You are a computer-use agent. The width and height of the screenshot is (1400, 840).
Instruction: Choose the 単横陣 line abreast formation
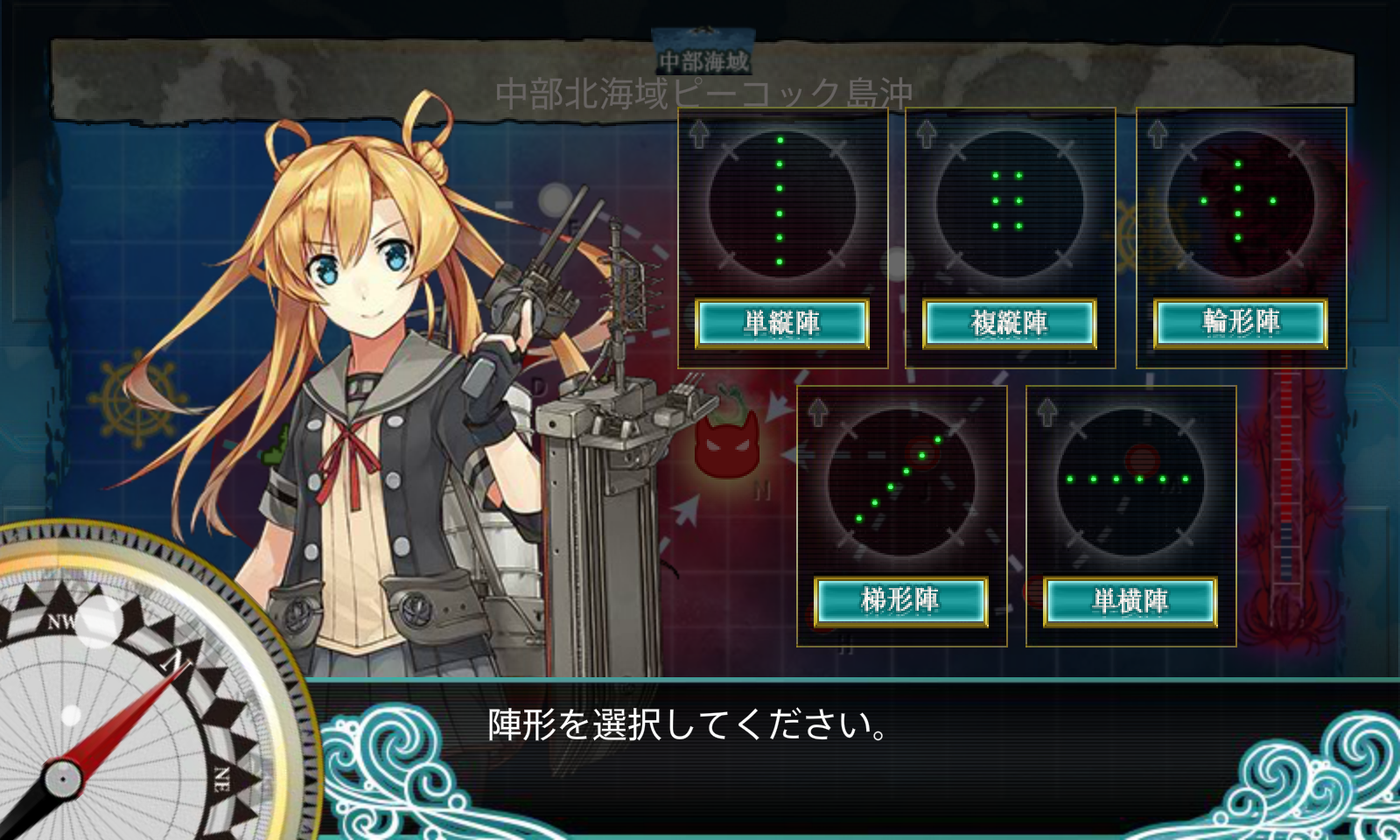[1130, 601]
